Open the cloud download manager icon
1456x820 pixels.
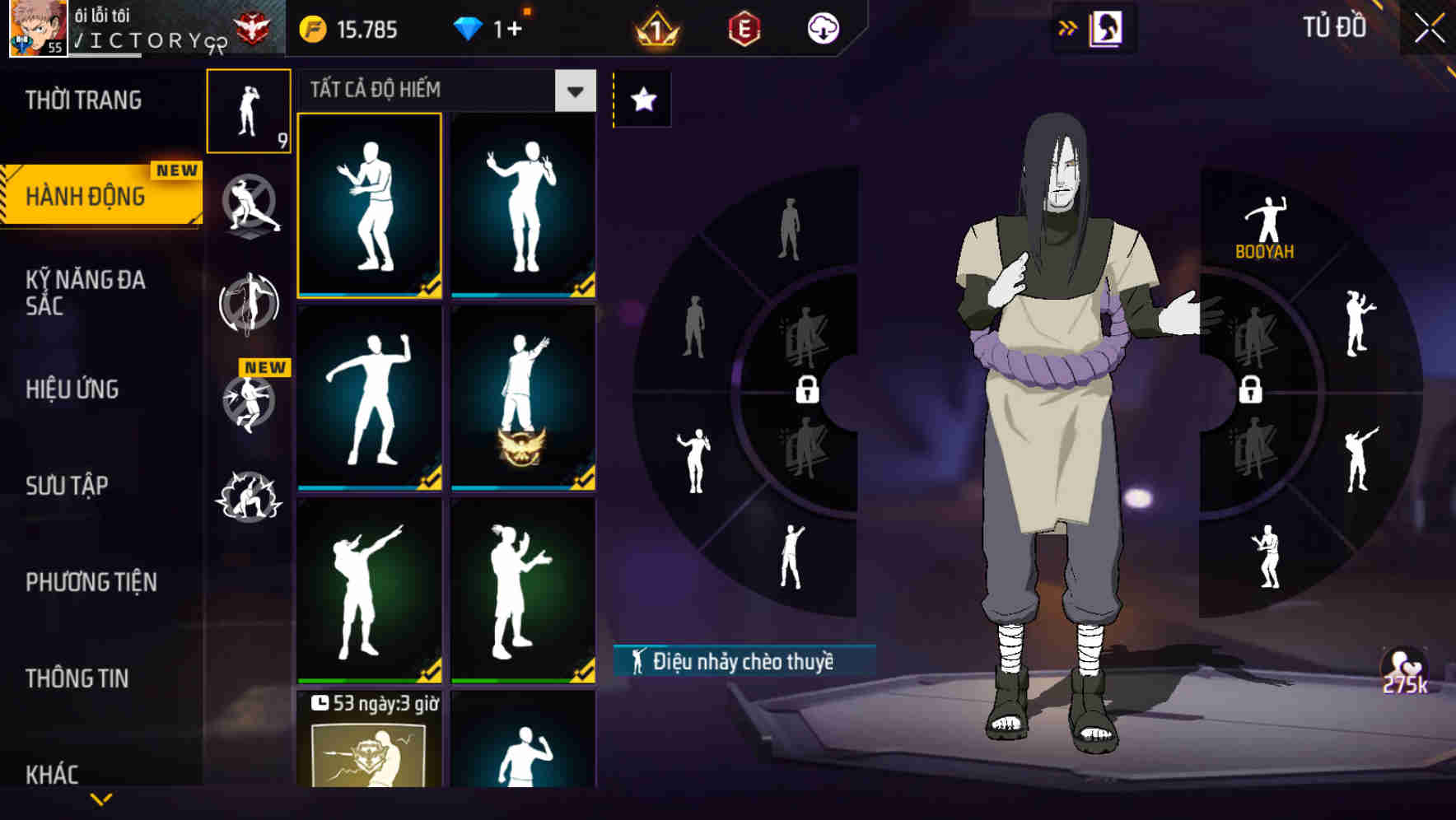(823, 27)
